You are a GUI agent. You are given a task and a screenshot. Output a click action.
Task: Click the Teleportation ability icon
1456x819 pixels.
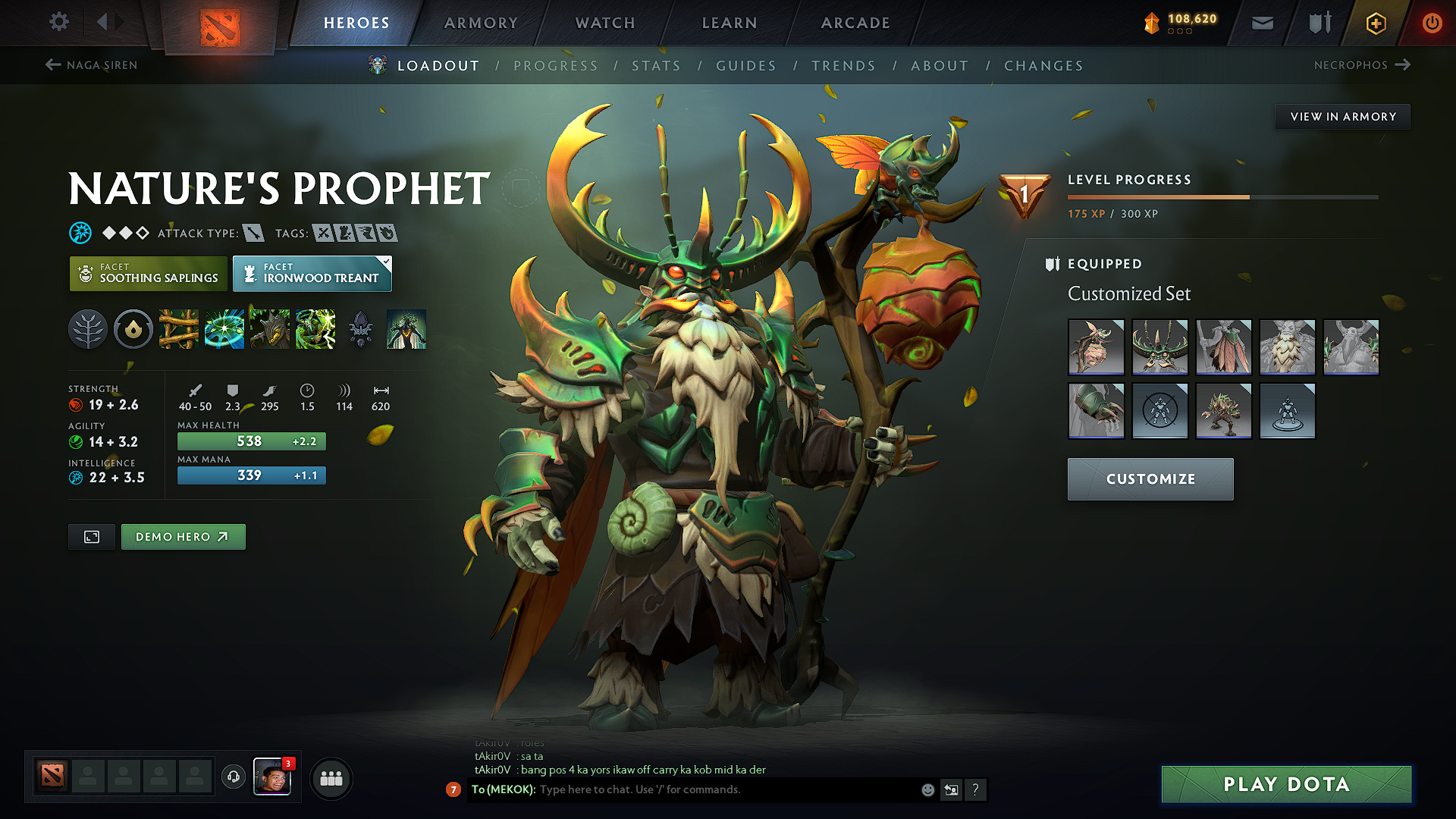[x=224, y=329]
